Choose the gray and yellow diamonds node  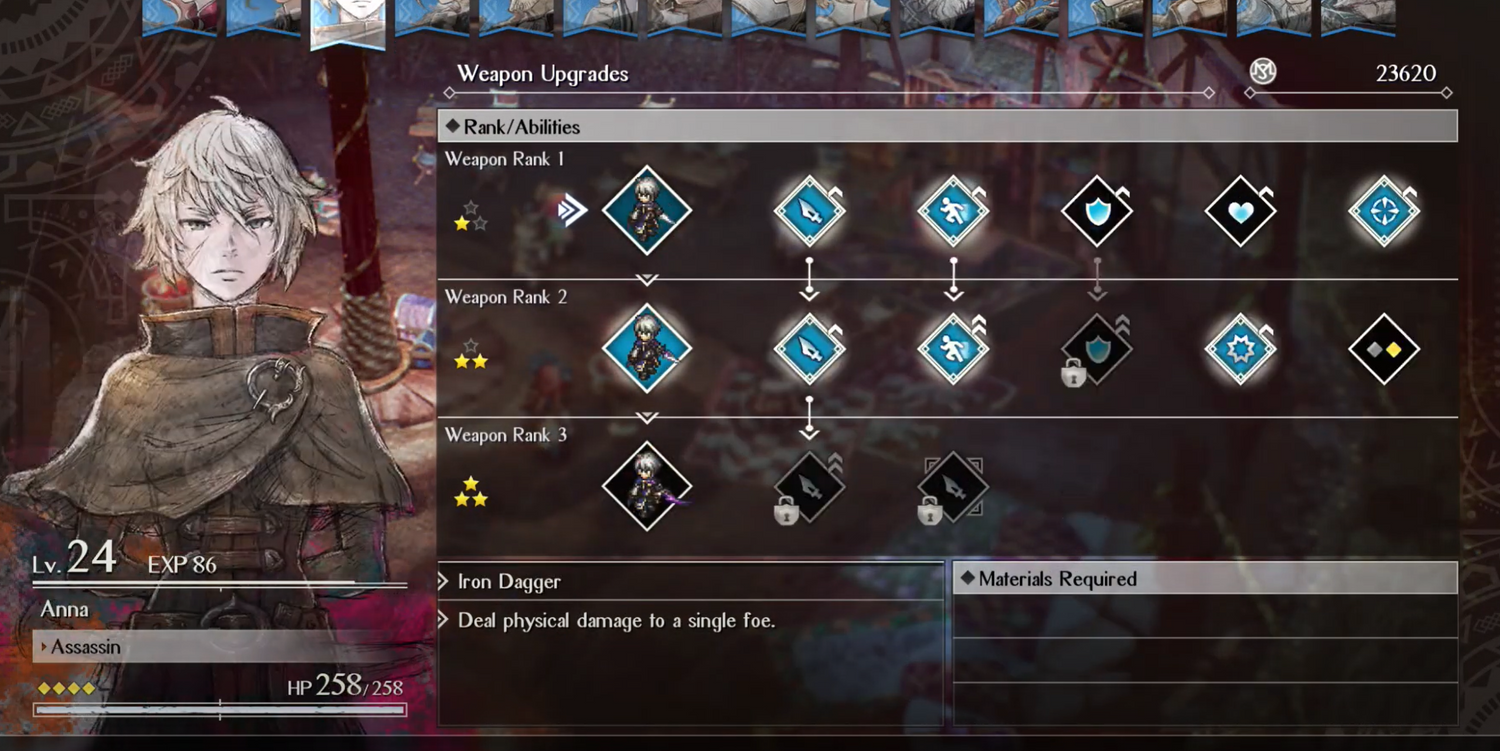[x=1384, y=349]
